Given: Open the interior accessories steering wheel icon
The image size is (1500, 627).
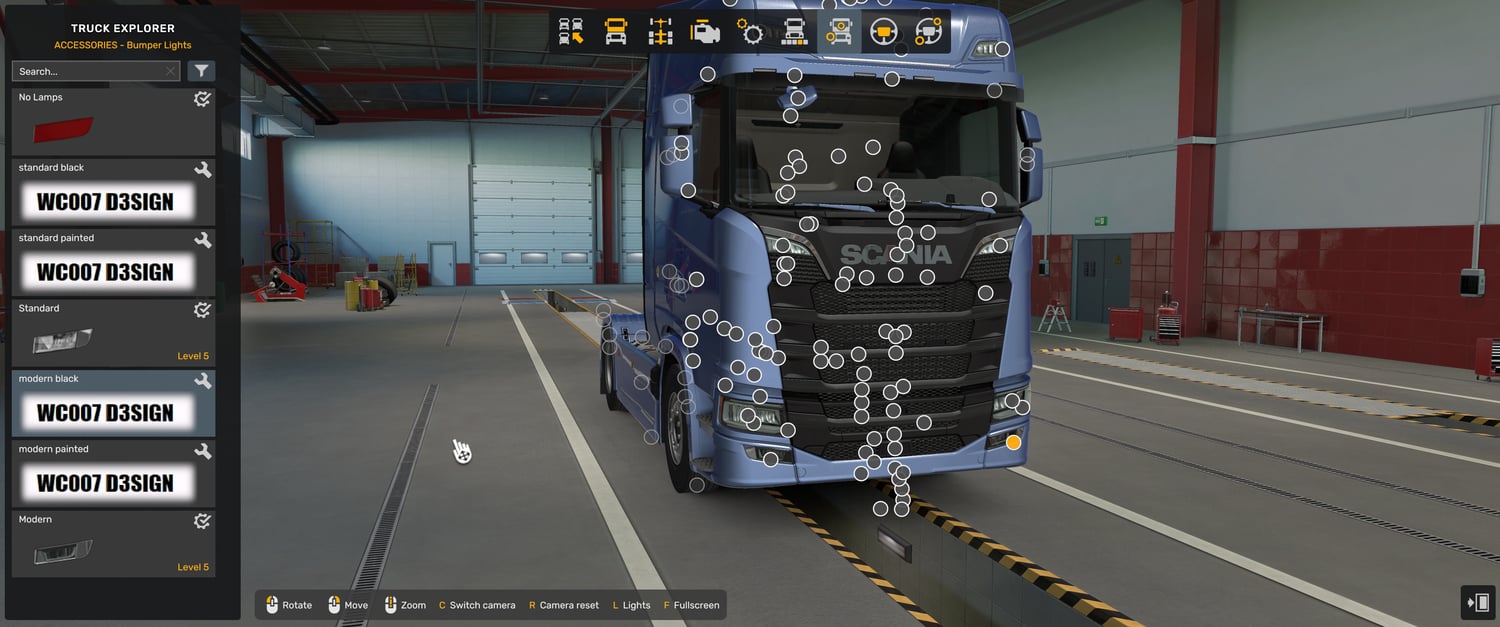Looking at the screenshot, I should tap(928, 32).
